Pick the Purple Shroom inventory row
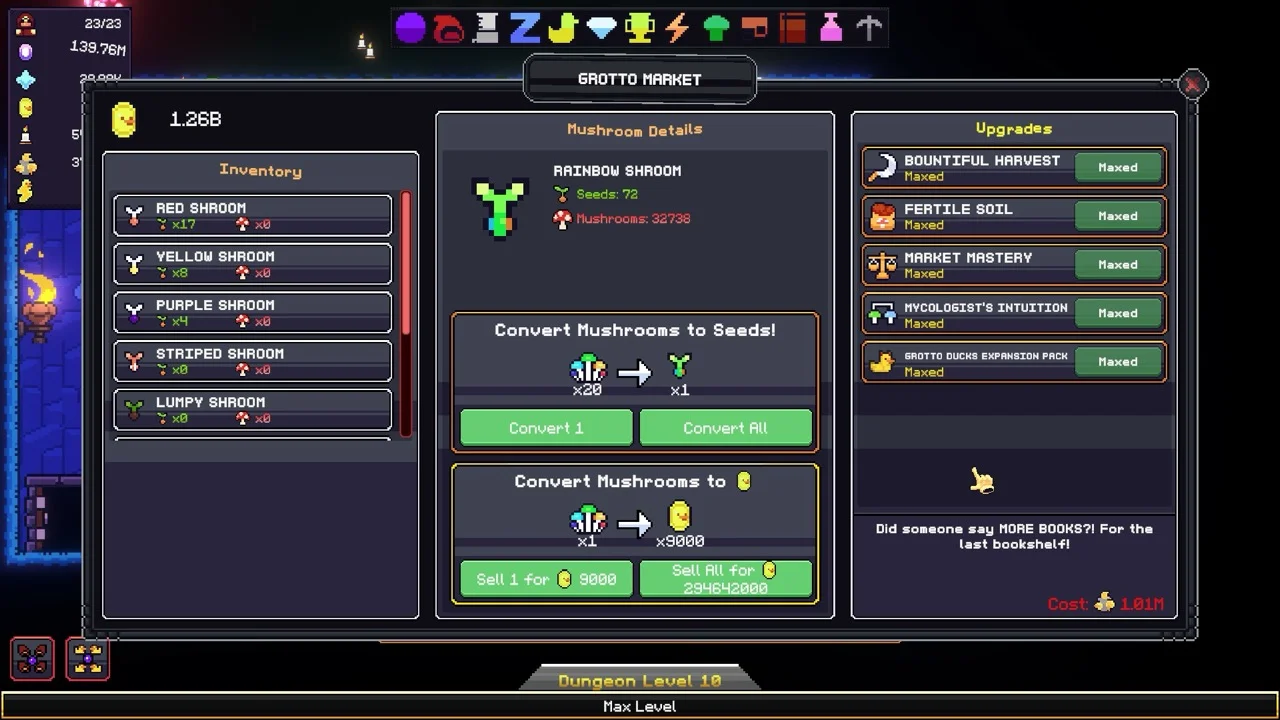The height and width of the screenshot is (720, 1280). tap(253, 312)
